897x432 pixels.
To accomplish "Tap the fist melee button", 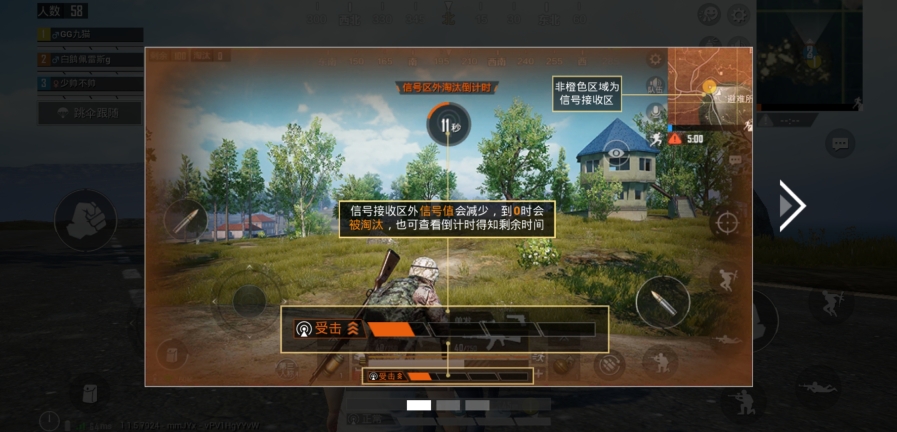I will click(85, 220).
